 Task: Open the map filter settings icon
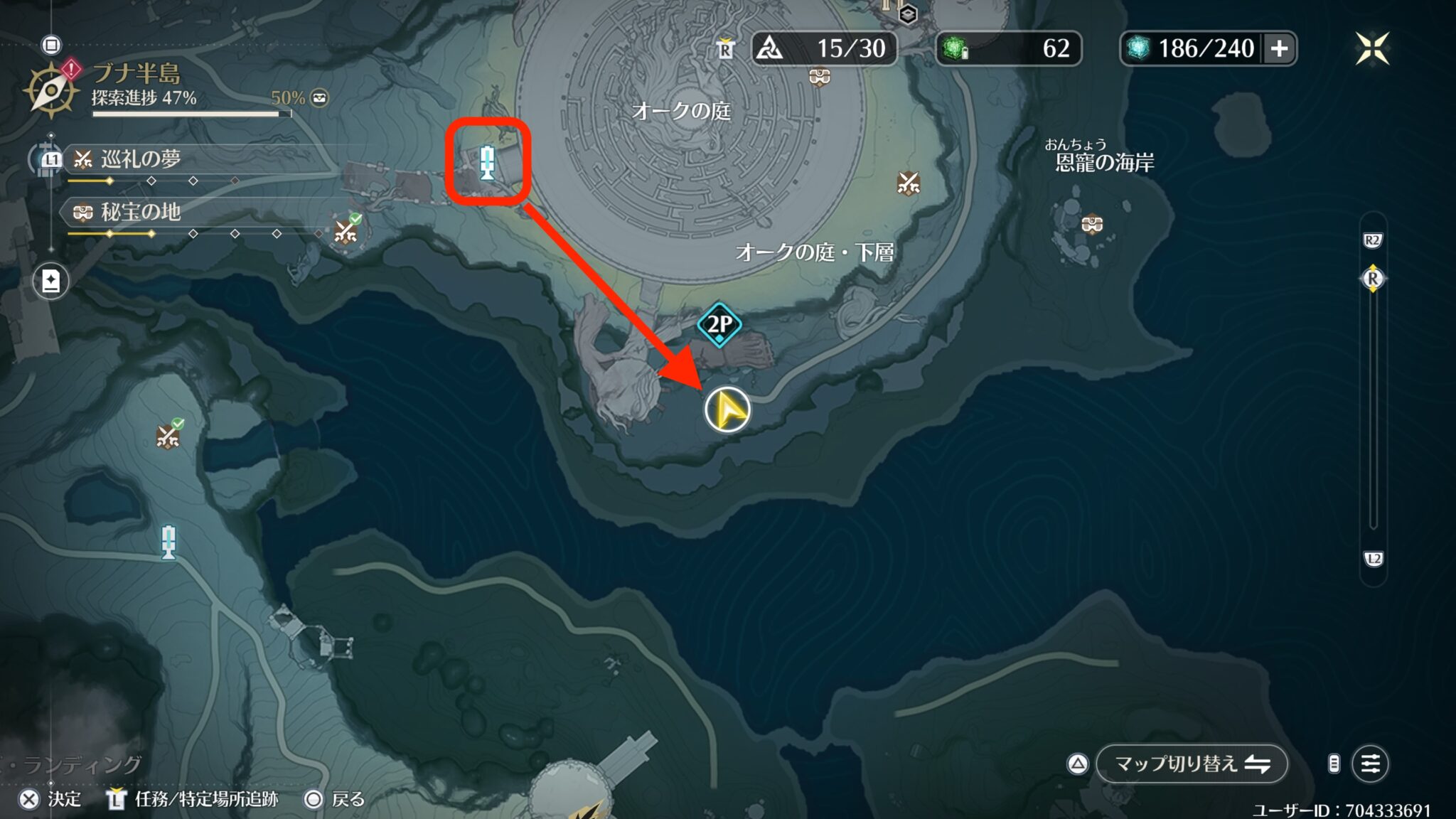pos(1370,764)
